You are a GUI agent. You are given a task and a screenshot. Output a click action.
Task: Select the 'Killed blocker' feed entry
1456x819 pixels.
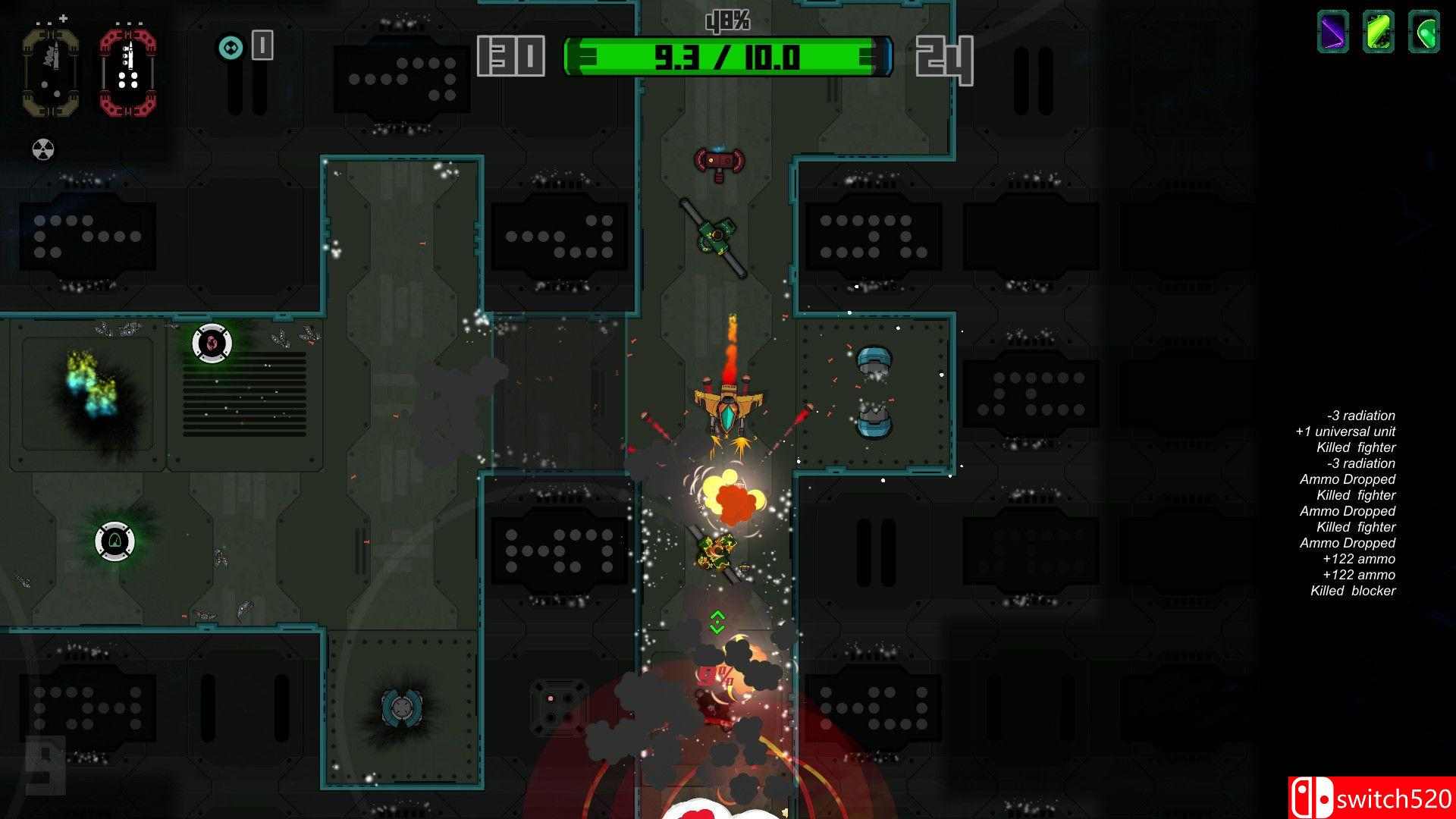coord(1354,591)
